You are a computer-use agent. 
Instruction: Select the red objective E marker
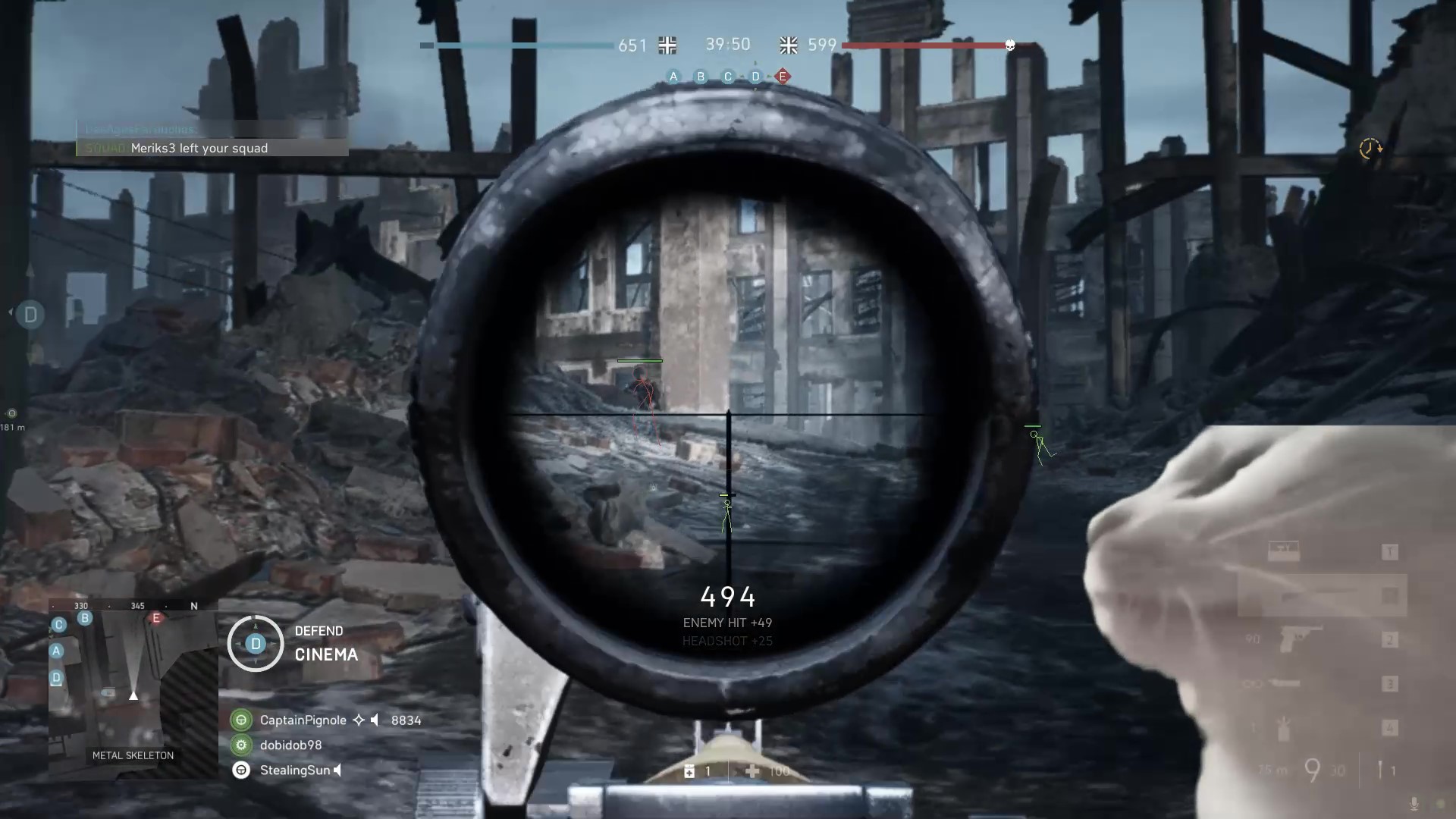783,77
